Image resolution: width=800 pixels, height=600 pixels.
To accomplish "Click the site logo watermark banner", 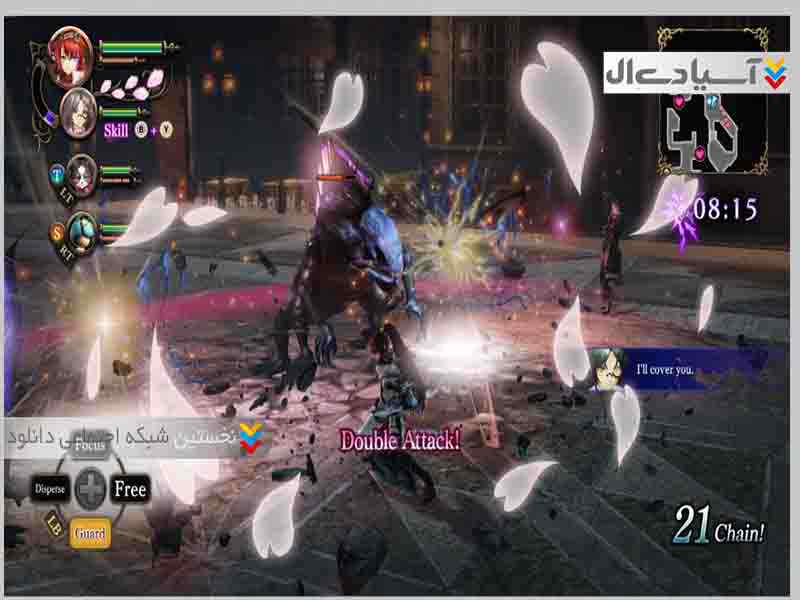I will tap(695, 73).
